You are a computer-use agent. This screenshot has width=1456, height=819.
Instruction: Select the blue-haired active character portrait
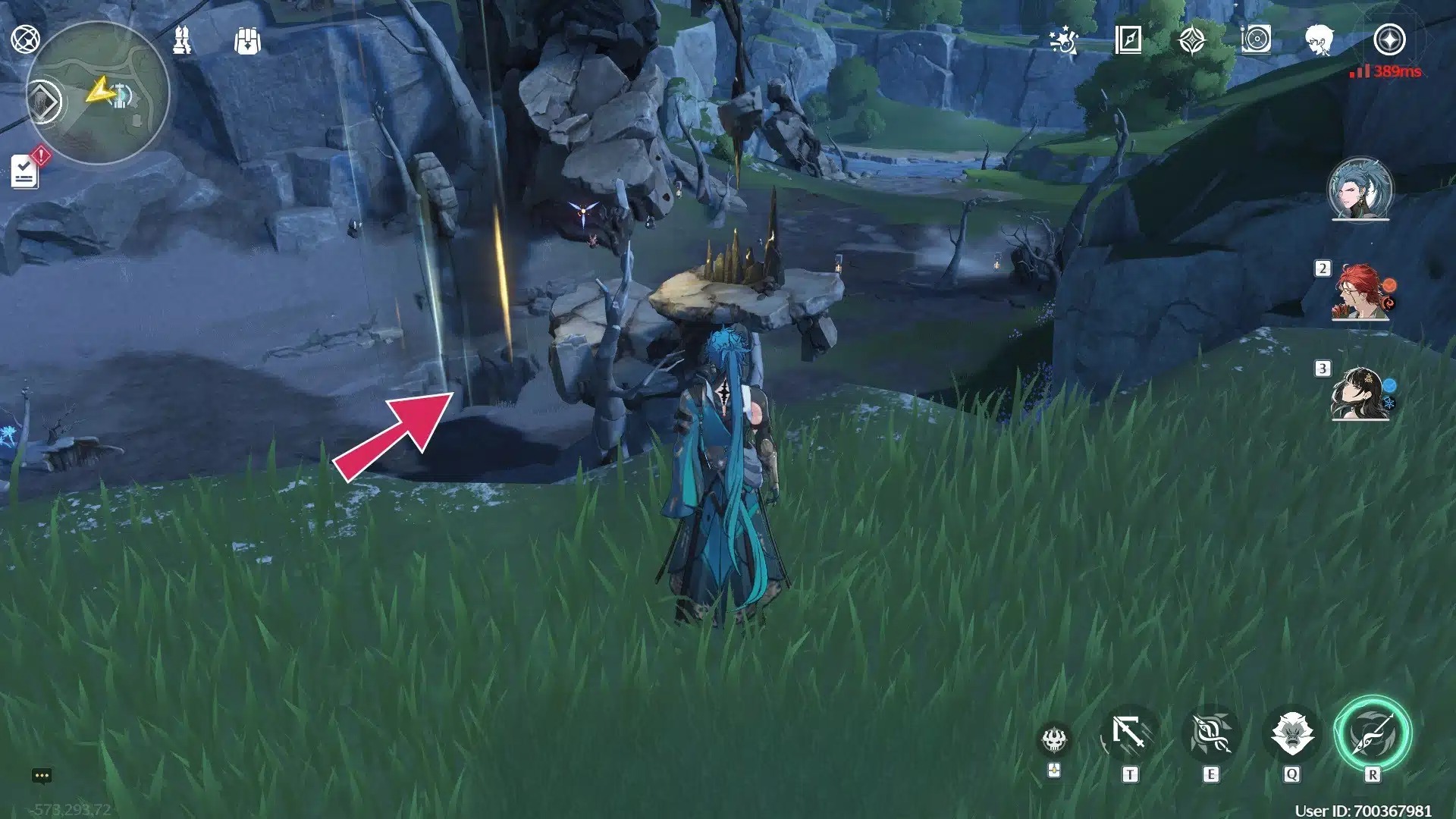(x=1360, y=189)
